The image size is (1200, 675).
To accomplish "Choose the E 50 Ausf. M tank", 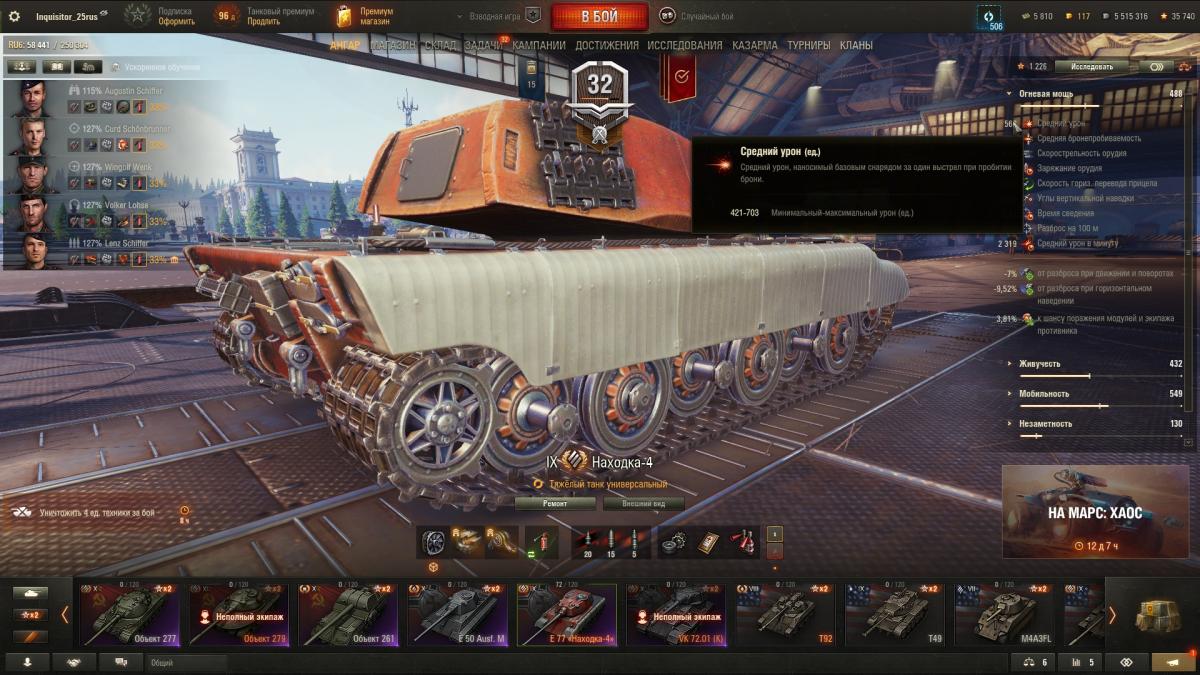I will [x=457, y=614].
